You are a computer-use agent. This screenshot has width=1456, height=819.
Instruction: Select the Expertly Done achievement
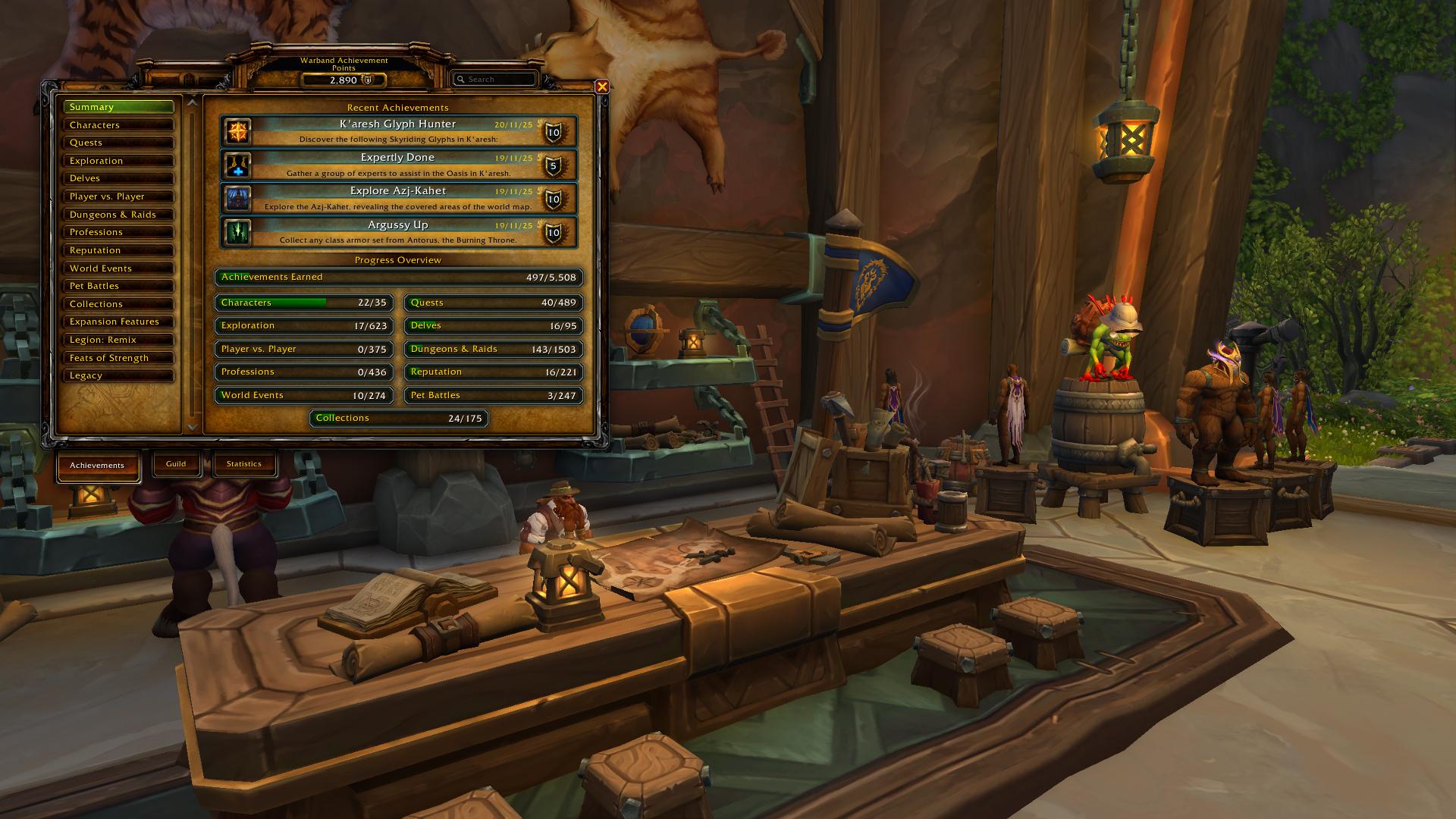pos(398,165)
